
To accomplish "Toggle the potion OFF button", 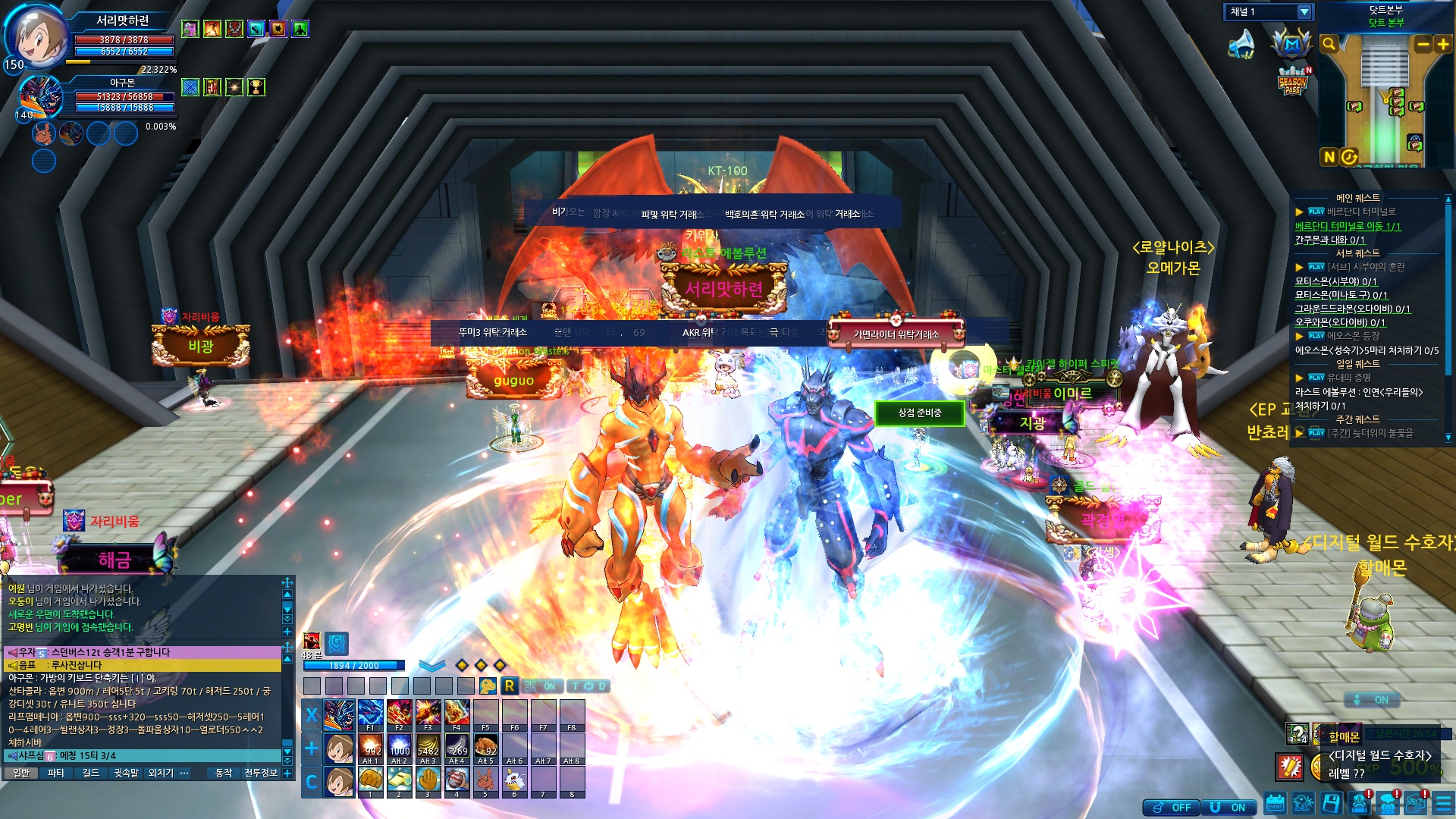I will pyautogui.click(x=1172, y=808).
